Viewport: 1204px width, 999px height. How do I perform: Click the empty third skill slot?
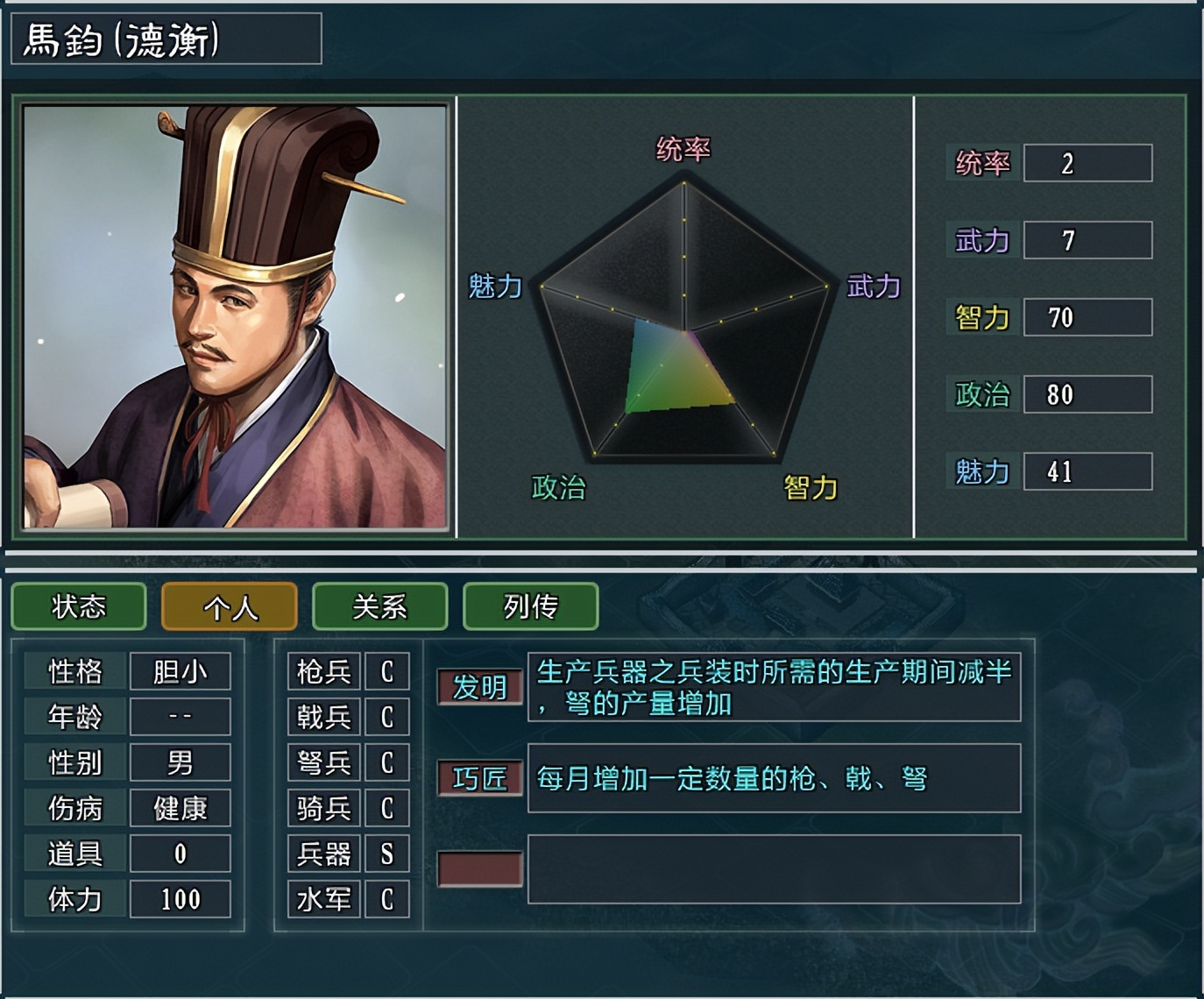pyautogui.click(x=480, y=868)
